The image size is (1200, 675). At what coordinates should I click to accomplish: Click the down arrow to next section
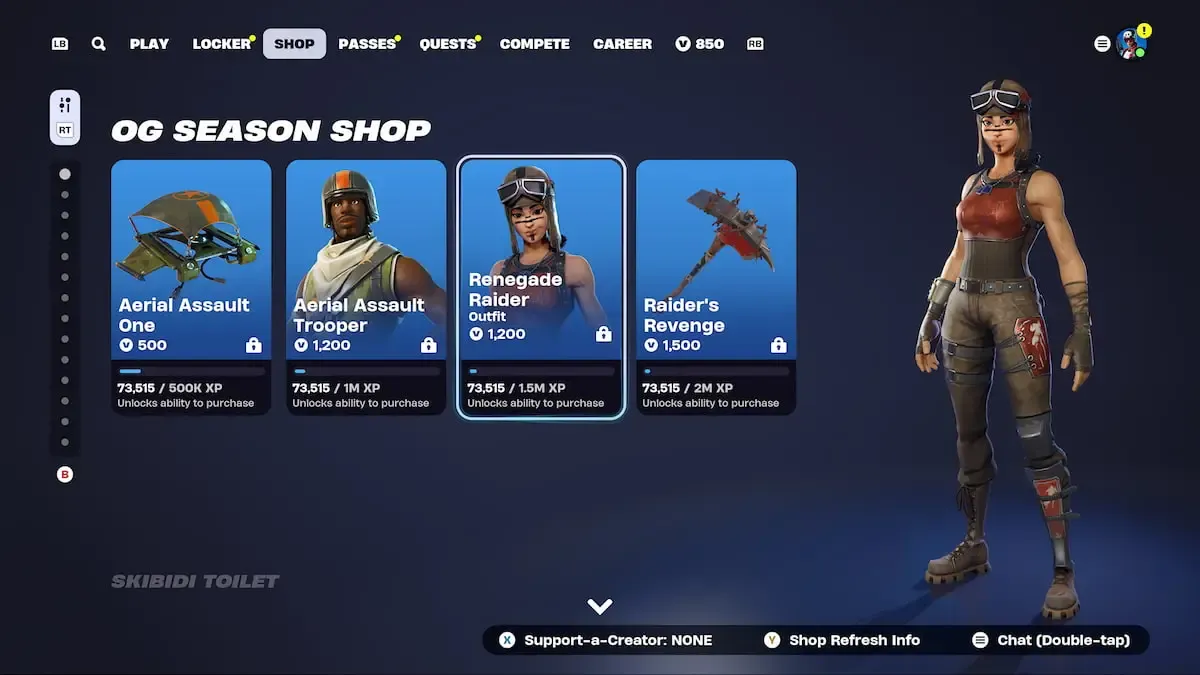point(600,606)
